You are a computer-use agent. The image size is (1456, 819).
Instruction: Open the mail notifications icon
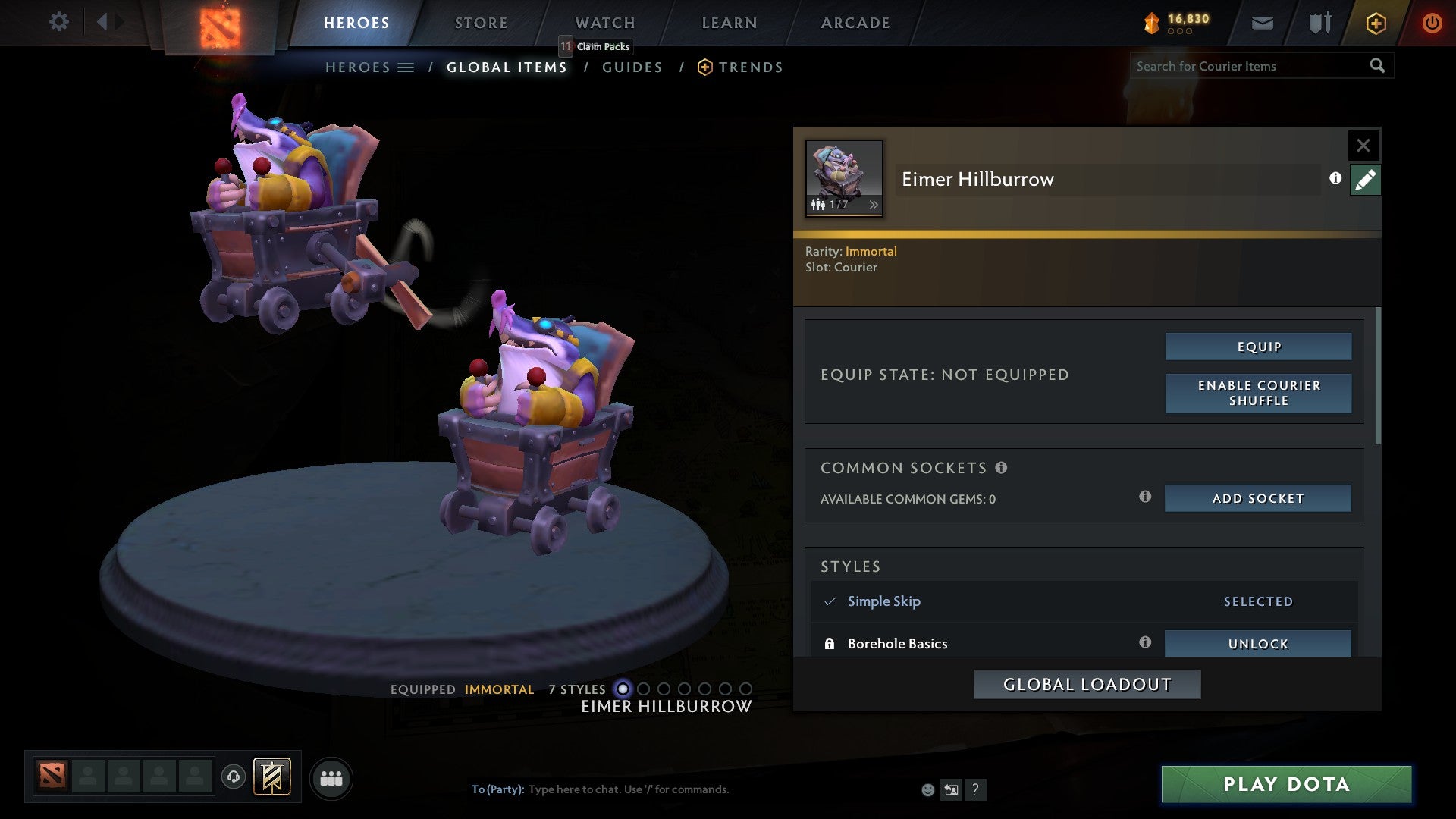[1262, 23]
